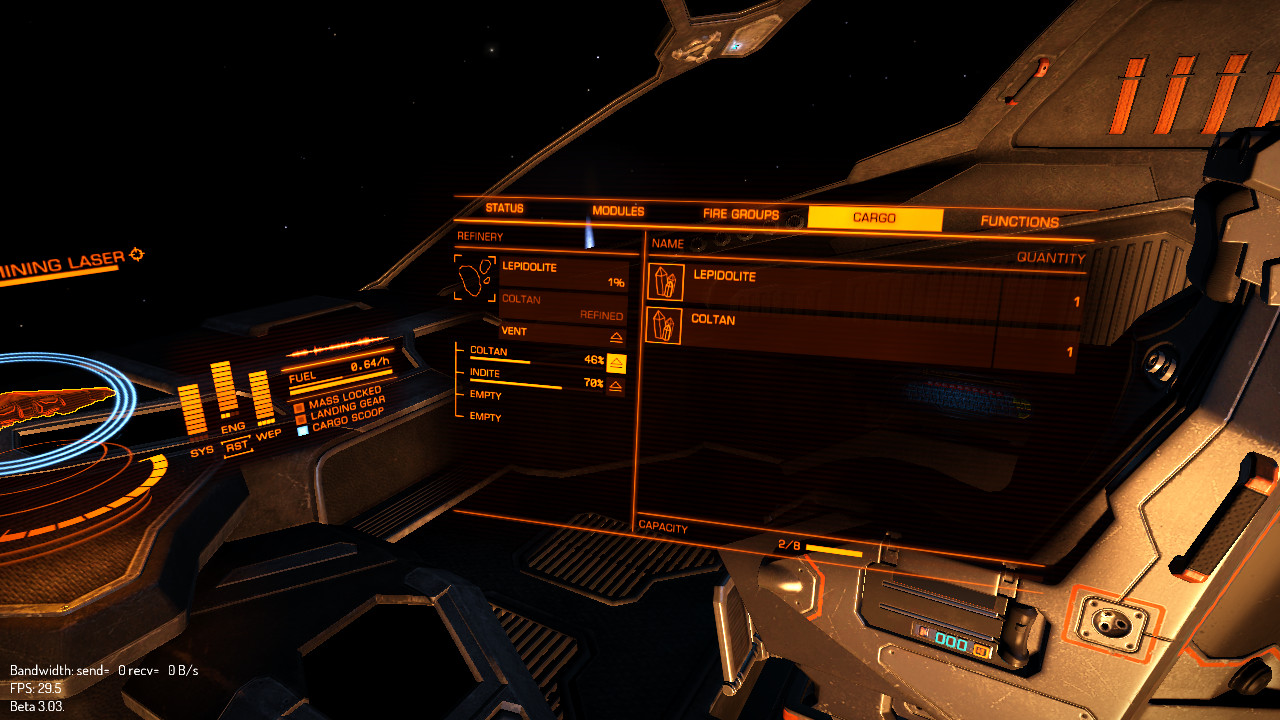Image resolution: width=1280 pixels, height=720 pixels.
Task: Open the FIRE GROUPS tab
Action: click(742, 214)
